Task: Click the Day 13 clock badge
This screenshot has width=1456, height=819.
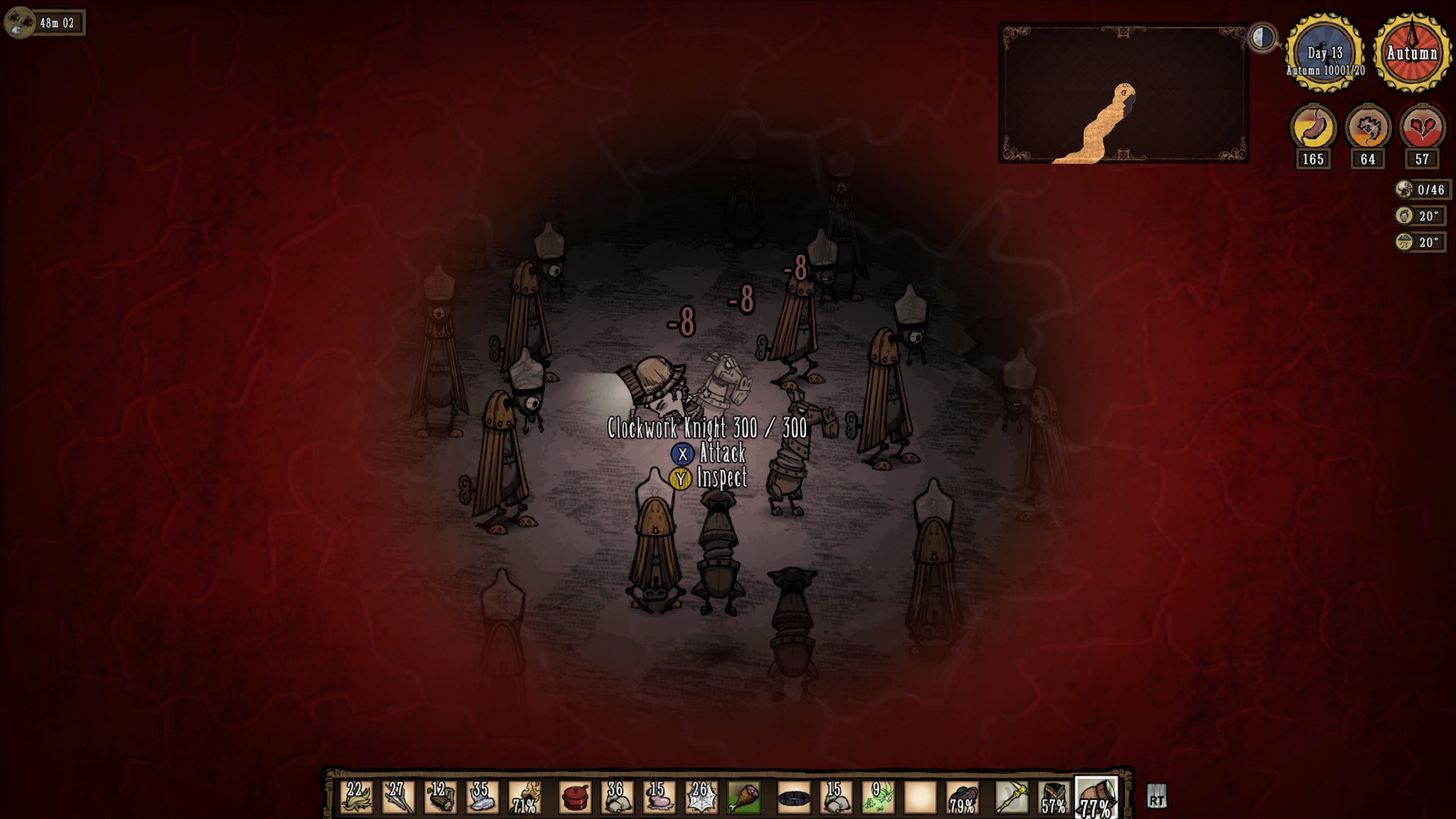Action: 1325,52
